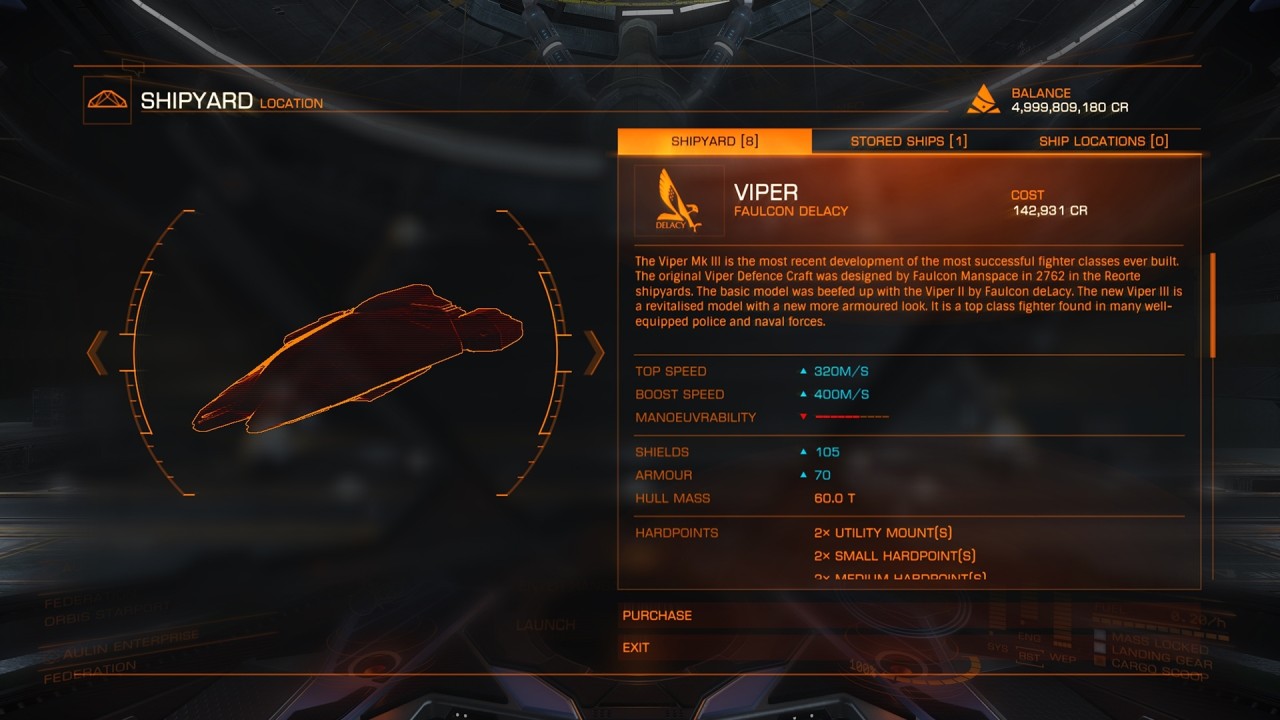Show the next ship with right arrow
The width and height of the screenshot is (1280, 720).
595,352
